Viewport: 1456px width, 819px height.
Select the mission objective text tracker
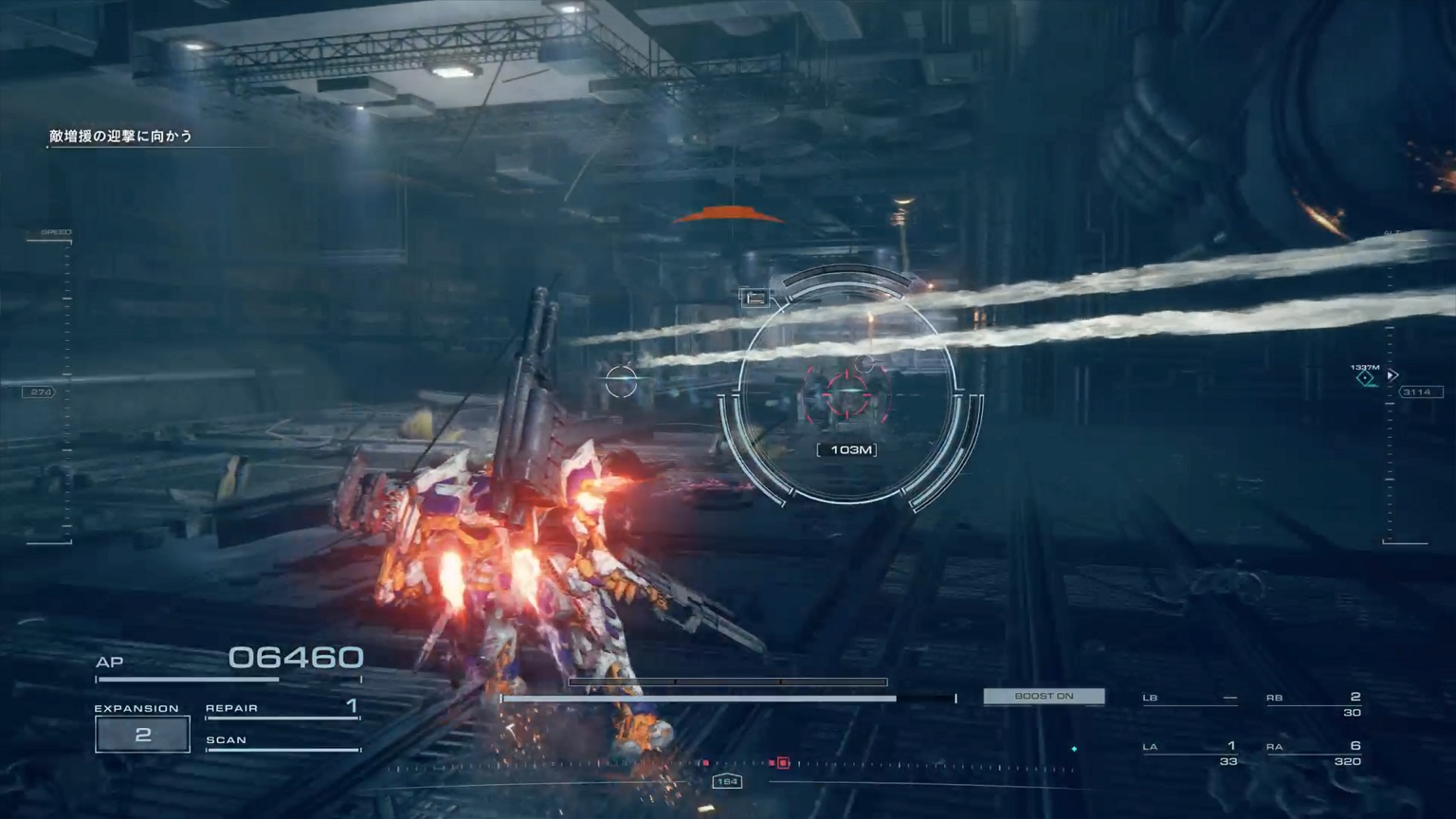[x=120, y=136]
